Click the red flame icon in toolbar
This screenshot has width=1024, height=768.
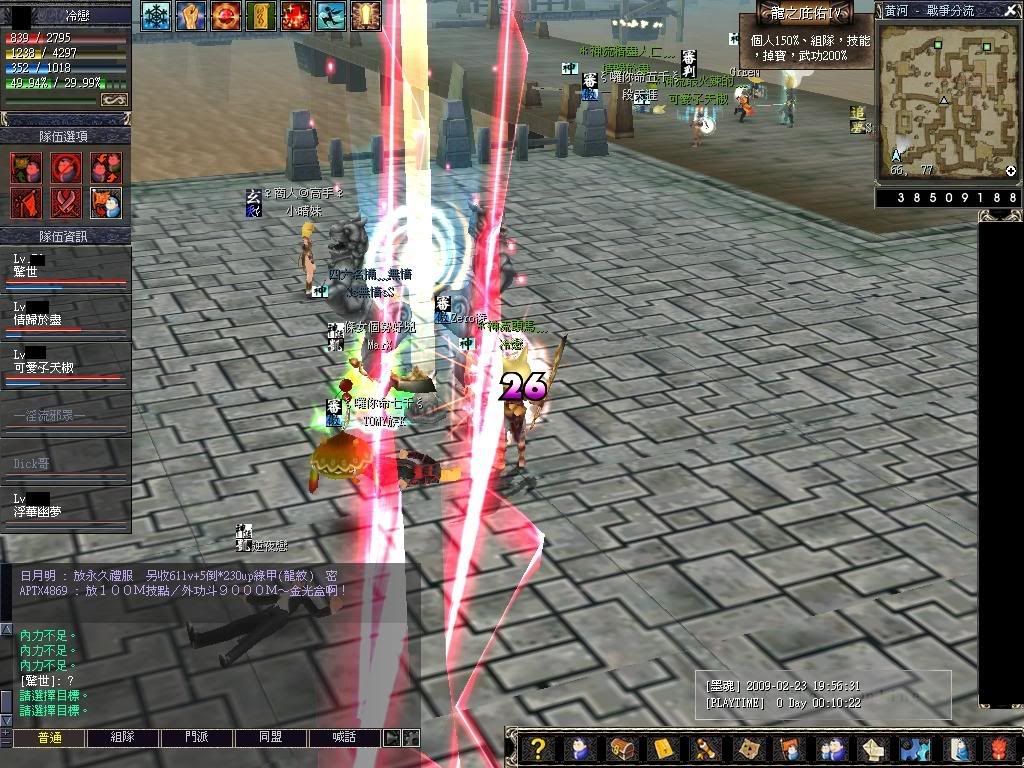point(1000,748)
